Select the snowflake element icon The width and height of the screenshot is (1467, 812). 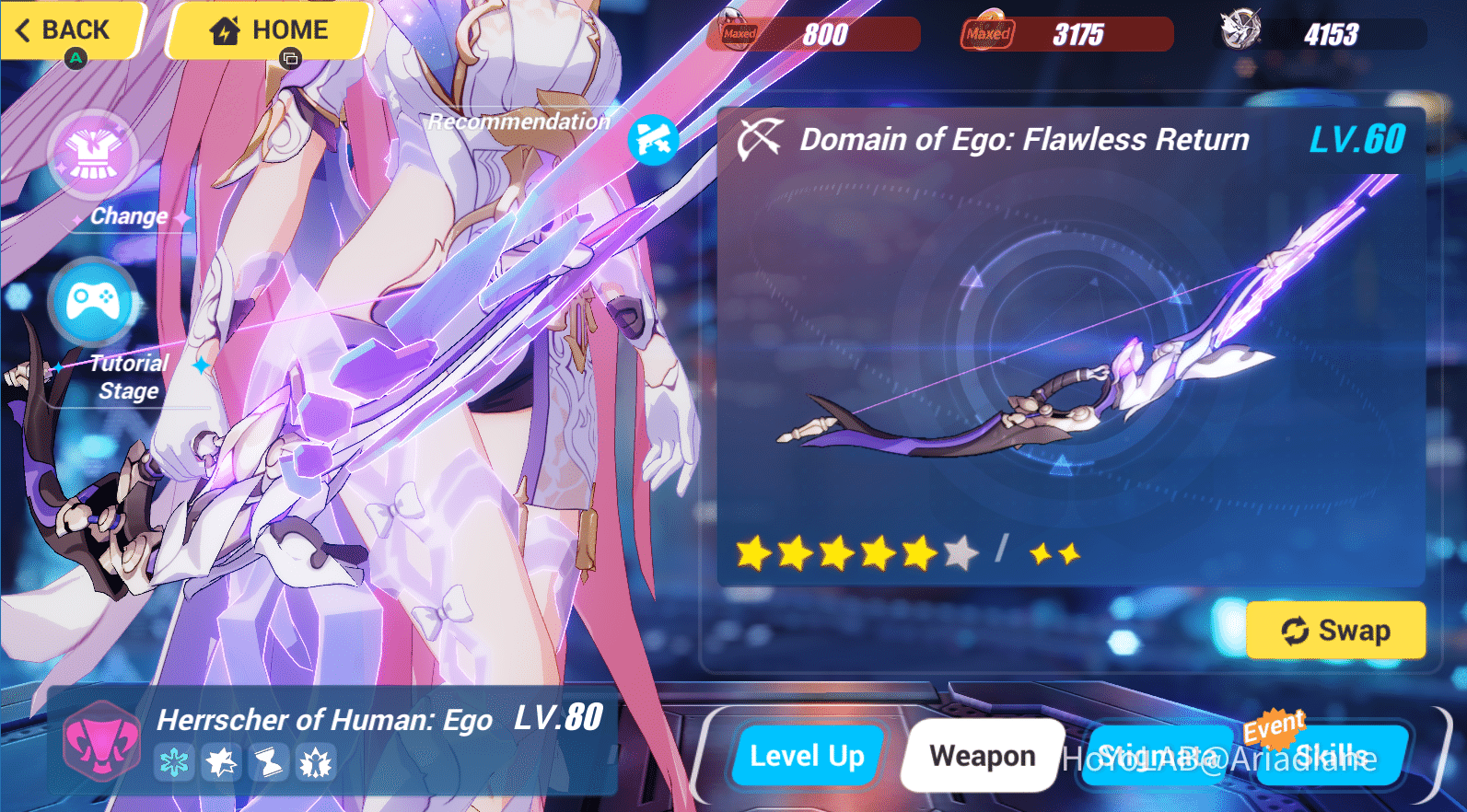(x=174, y=762)
